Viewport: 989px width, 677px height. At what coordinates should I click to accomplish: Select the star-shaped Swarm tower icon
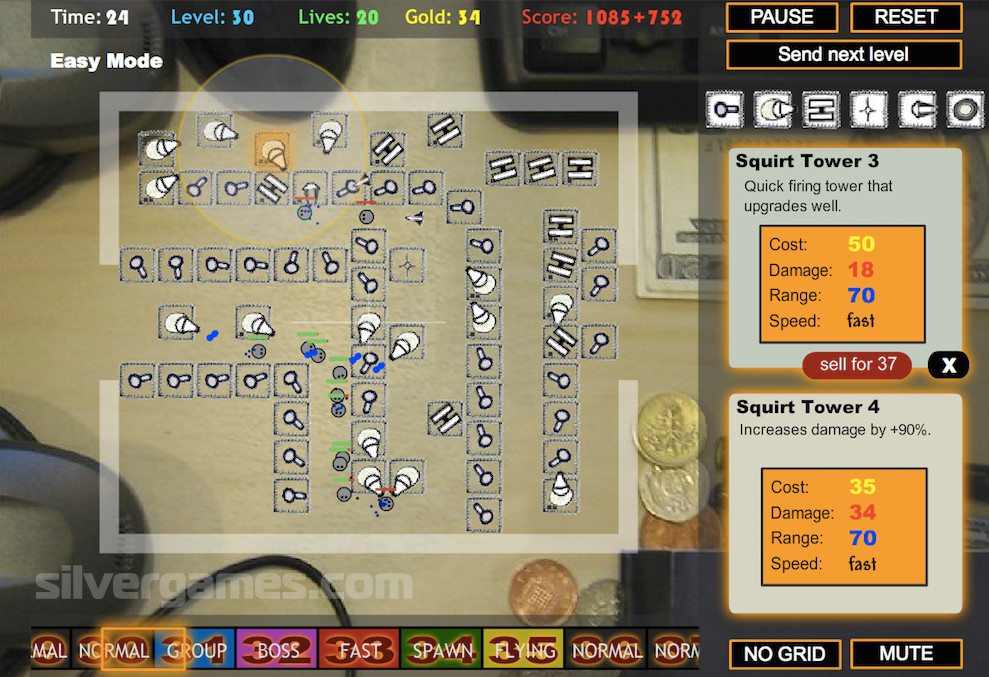[x=868, y=109]
